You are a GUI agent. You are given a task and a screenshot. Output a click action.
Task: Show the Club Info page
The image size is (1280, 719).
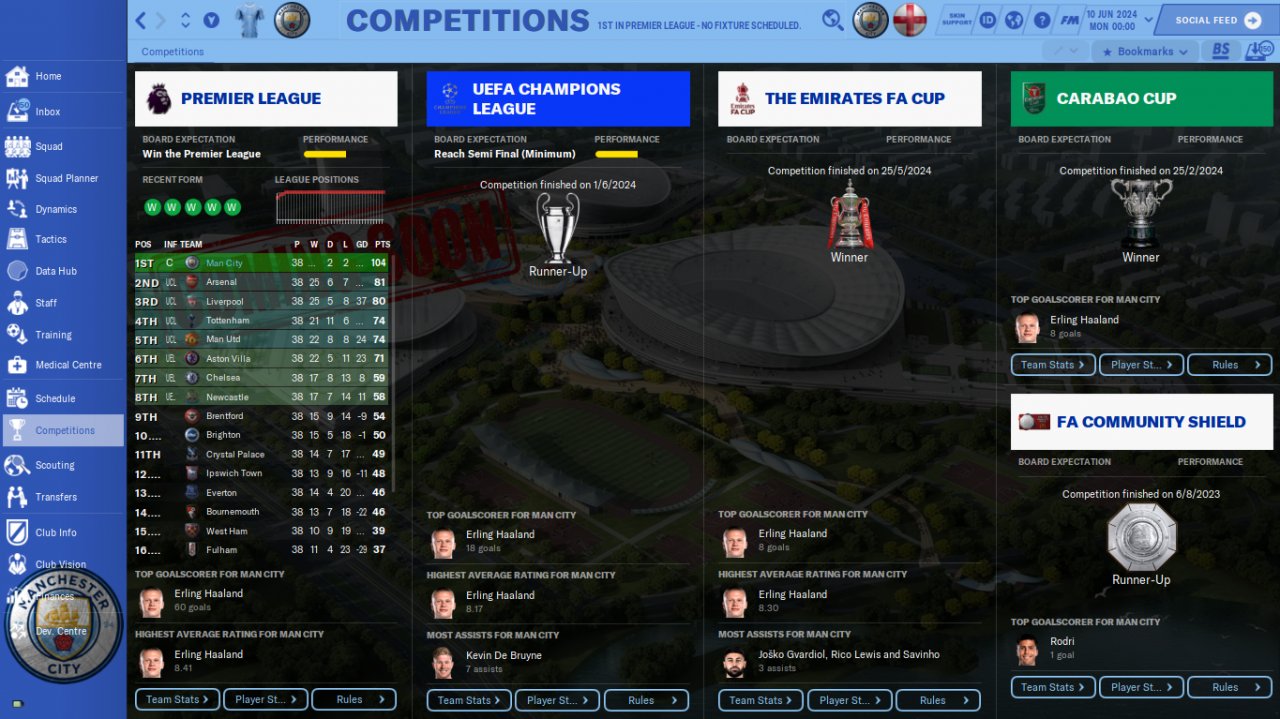(x=55, y=533)
